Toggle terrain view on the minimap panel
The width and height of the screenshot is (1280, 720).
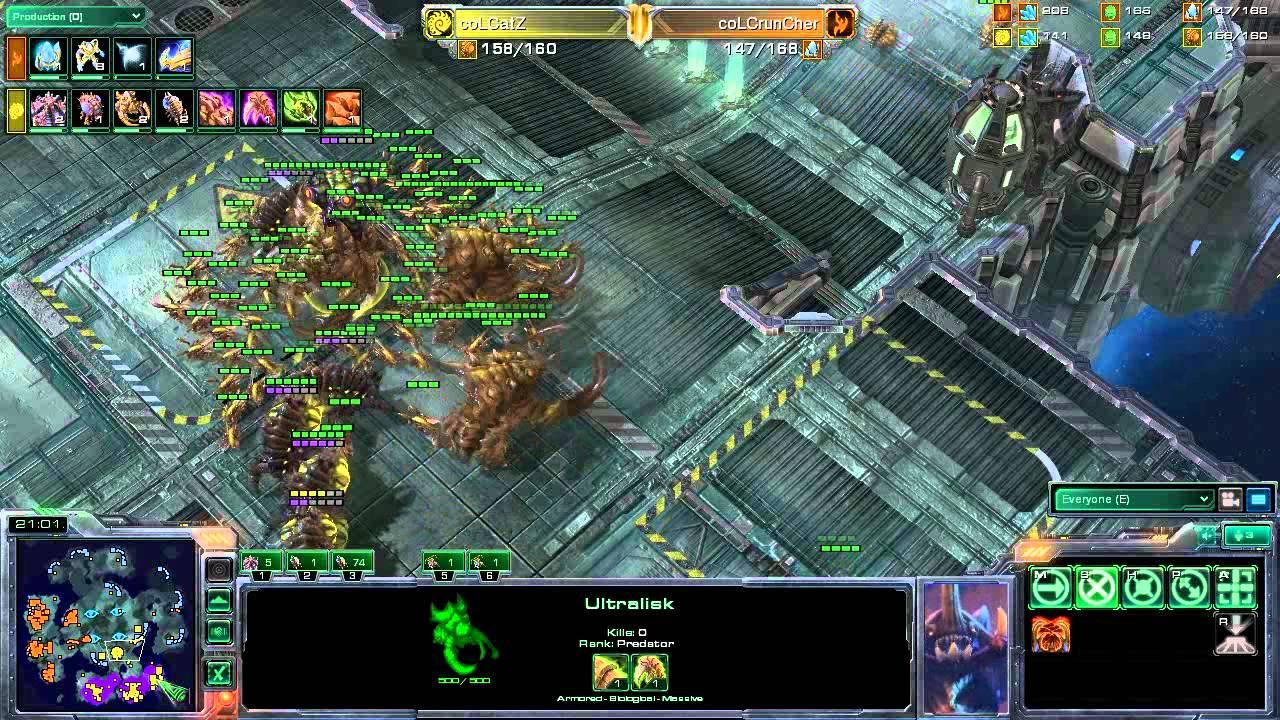[218, 628]
